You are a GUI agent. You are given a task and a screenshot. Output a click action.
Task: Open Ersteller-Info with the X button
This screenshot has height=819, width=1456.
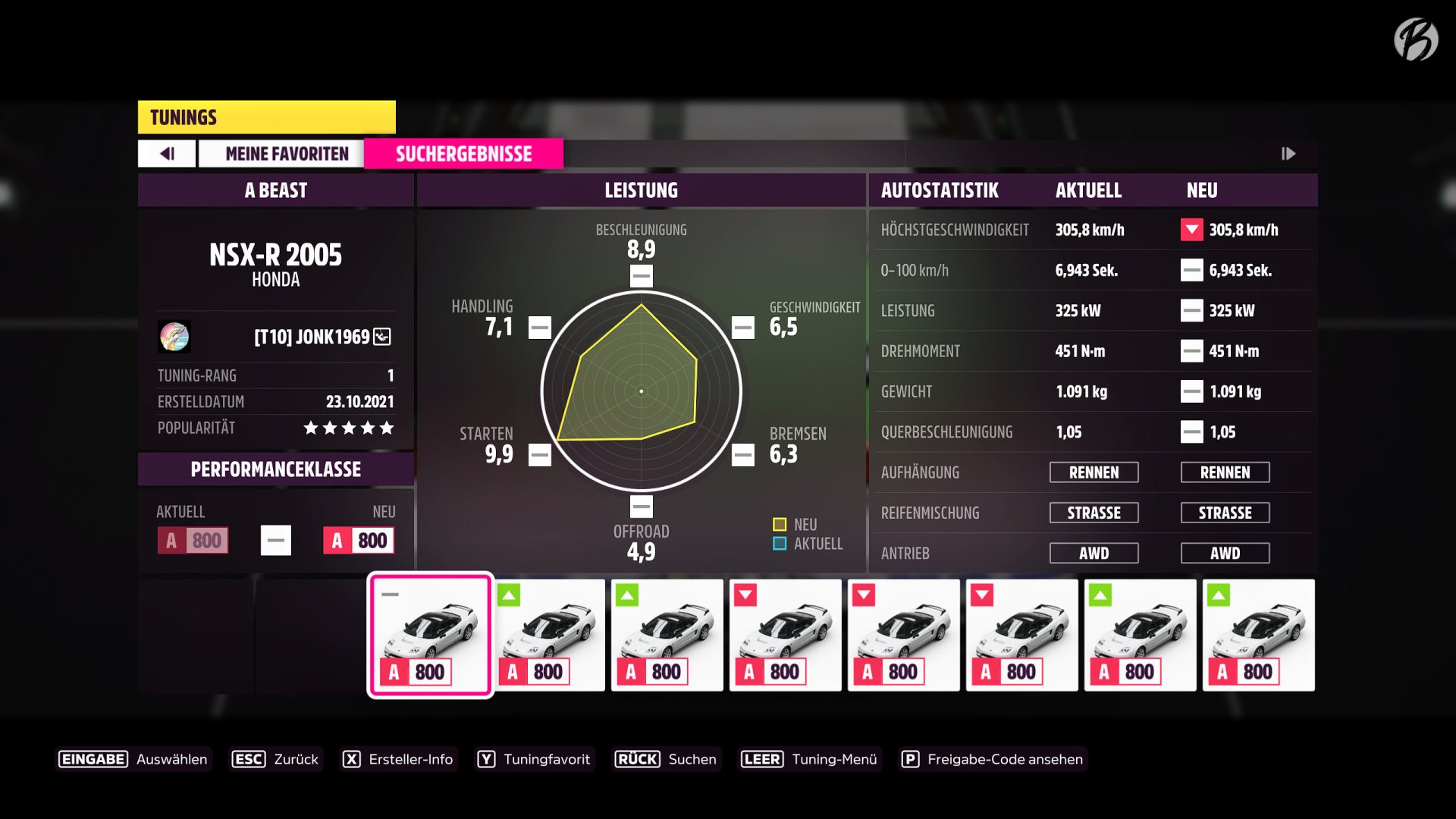(352, 758)
